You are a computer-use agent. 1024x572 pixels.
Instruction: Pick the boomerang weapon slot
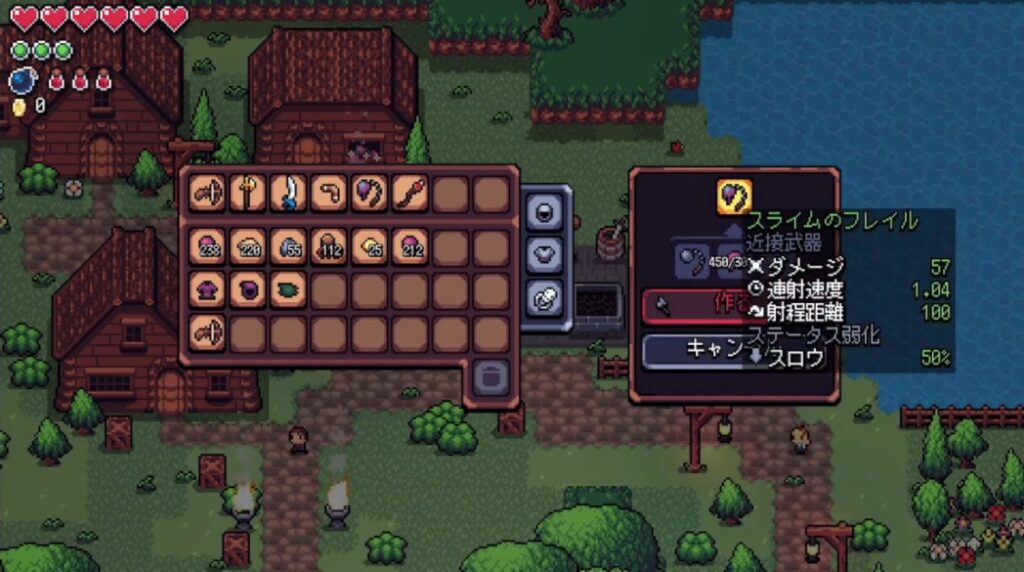pos(328,192)
